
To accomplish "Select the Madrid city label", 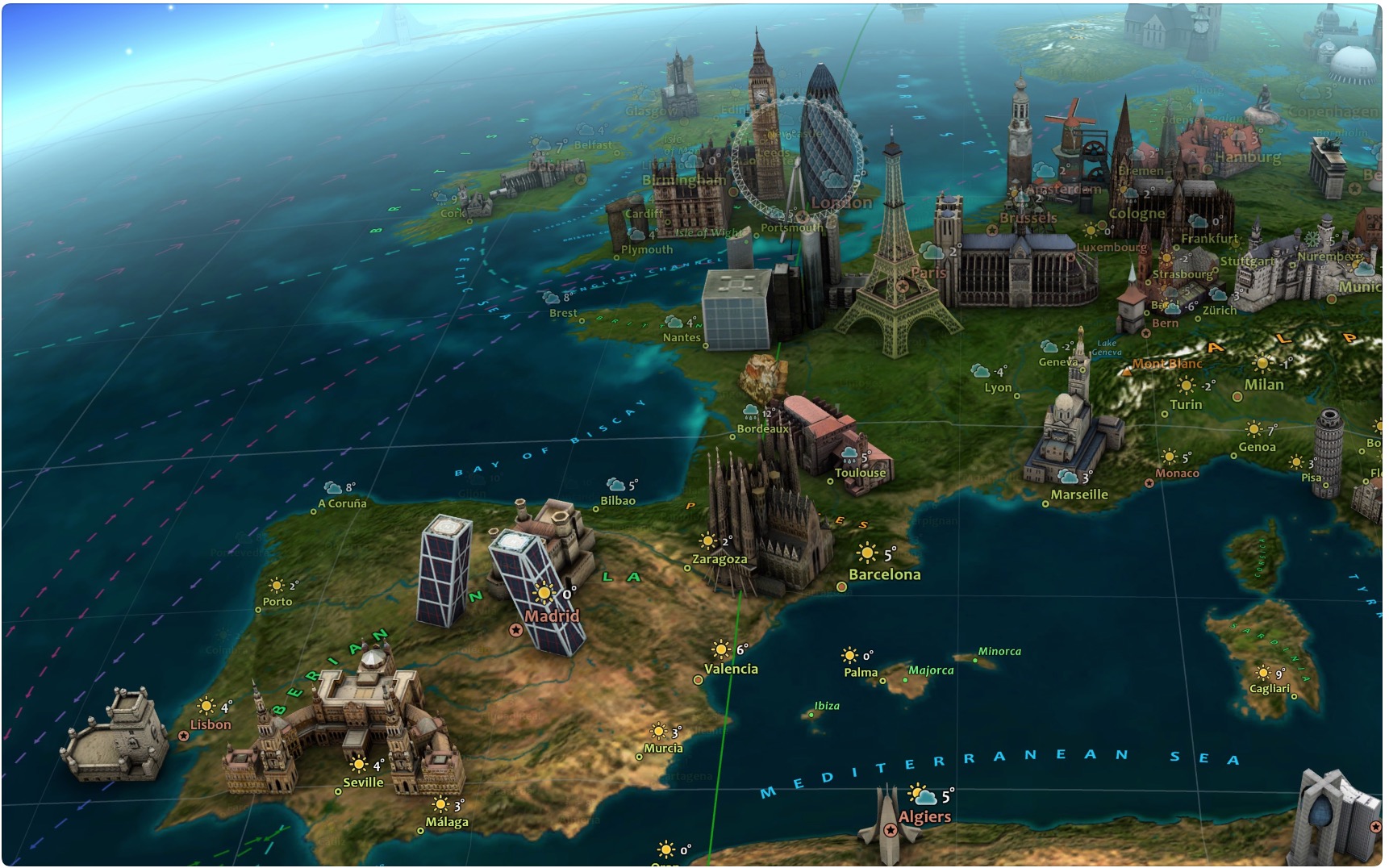I will pos(552,616).
